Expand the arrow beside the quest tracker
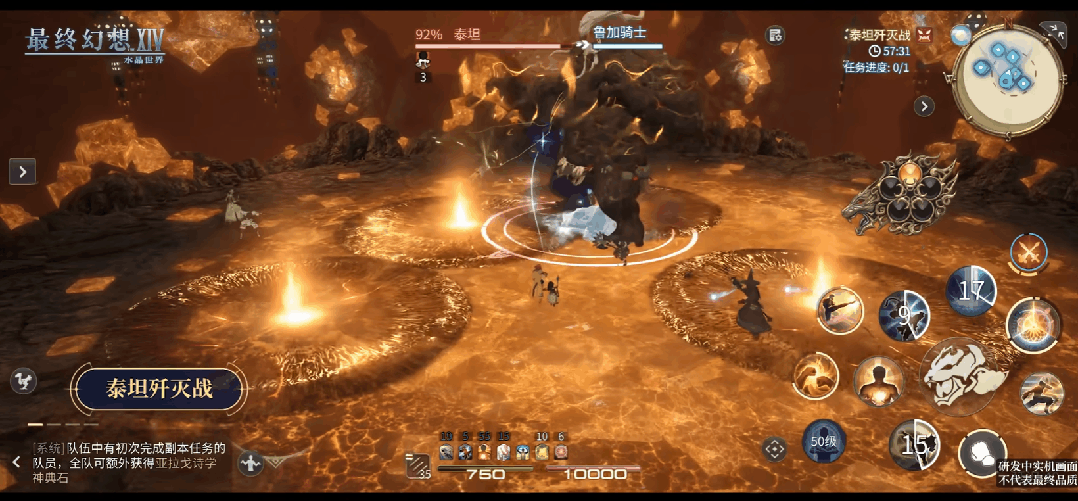This screenshot has height=501, width=1078. [925, 105]
